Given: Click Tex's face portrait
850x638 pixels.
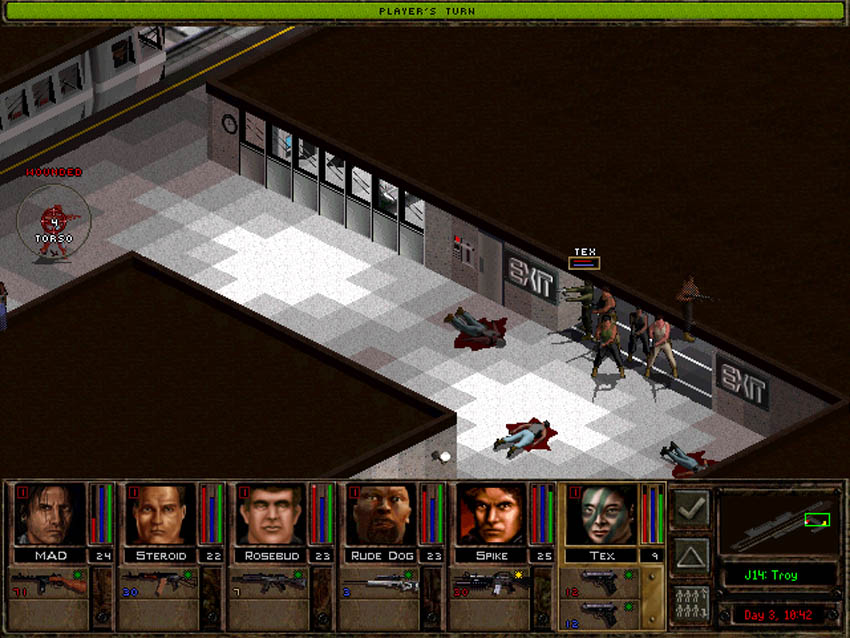Looking at the screenshot, I should 601,514.
